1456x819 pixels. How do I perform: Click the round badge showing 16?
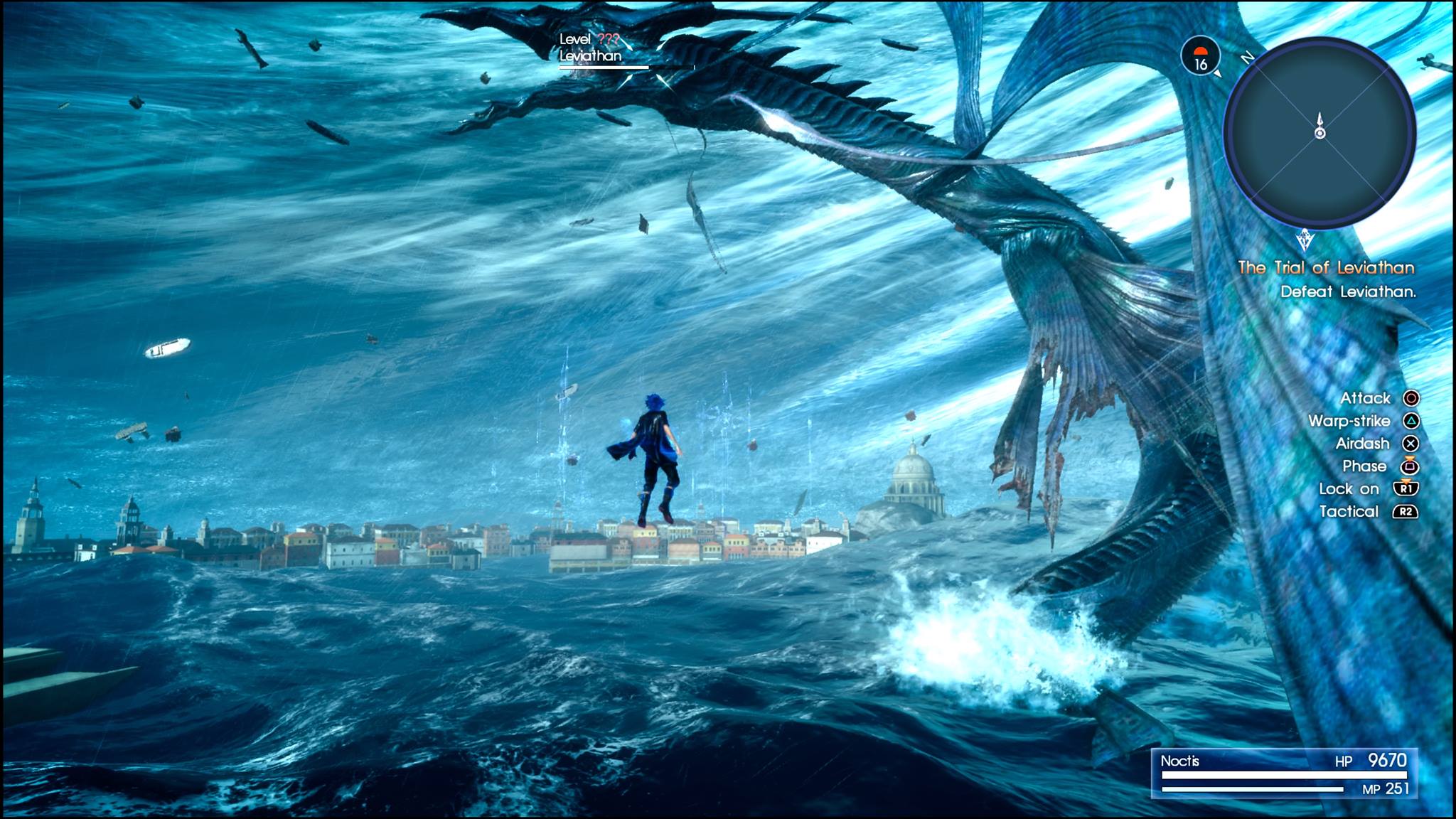(x=1200, y=56)
